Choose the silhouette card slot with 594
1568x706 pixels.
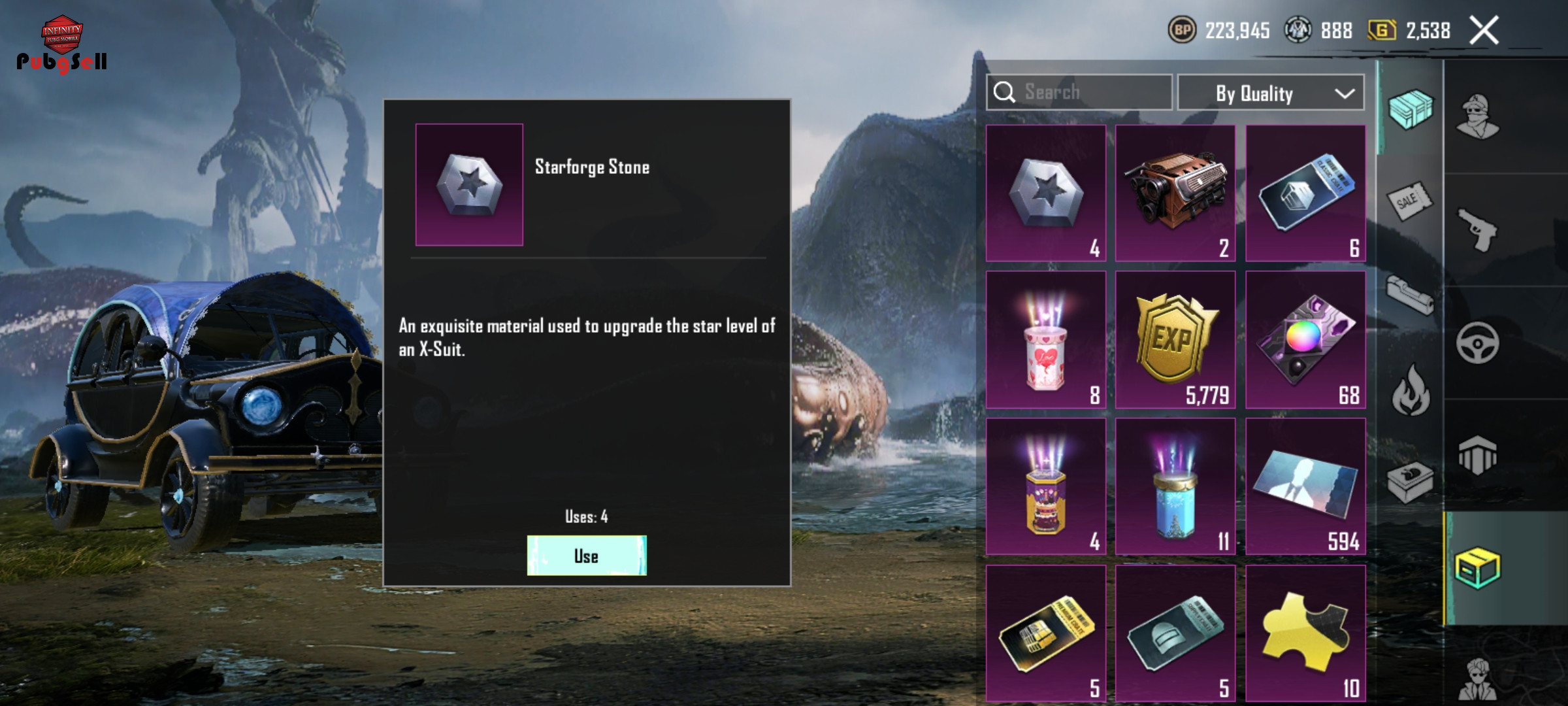click(1305, 486)
